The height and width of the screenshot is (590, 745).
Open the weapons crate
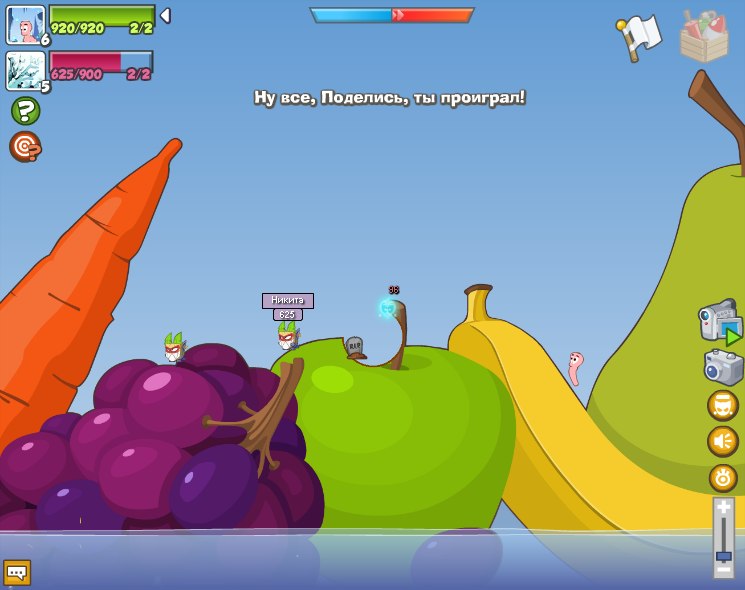703,37
